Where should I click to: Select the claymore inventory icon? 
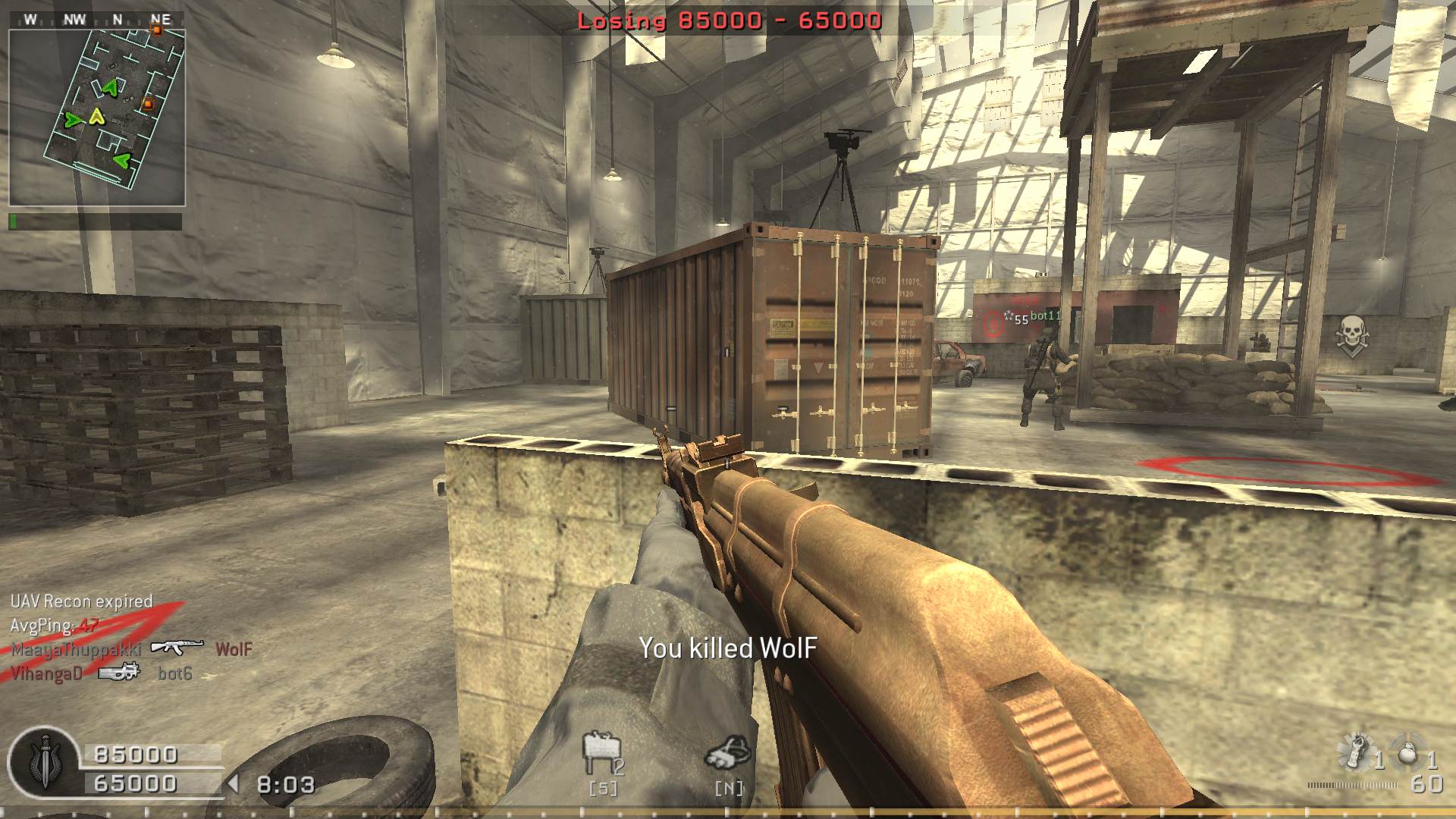601,753
